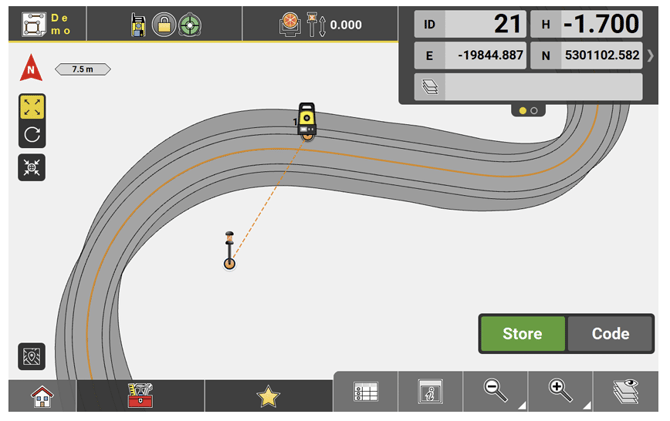Center the view with the globe arrows button
Viewport: 670px width, 421px height.
coord(32,167)
